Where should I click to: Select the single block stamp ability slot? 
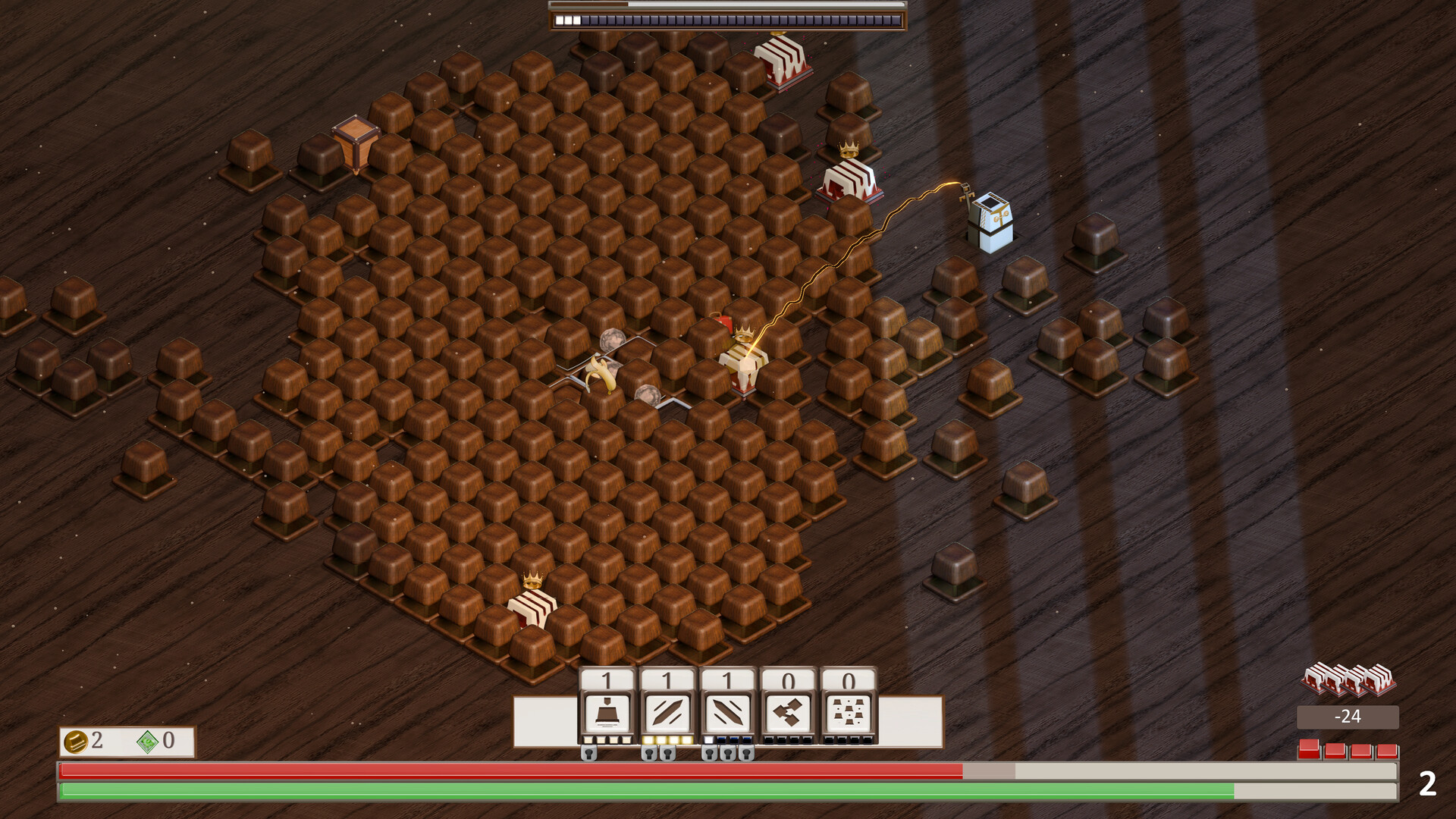pos(607,713)
